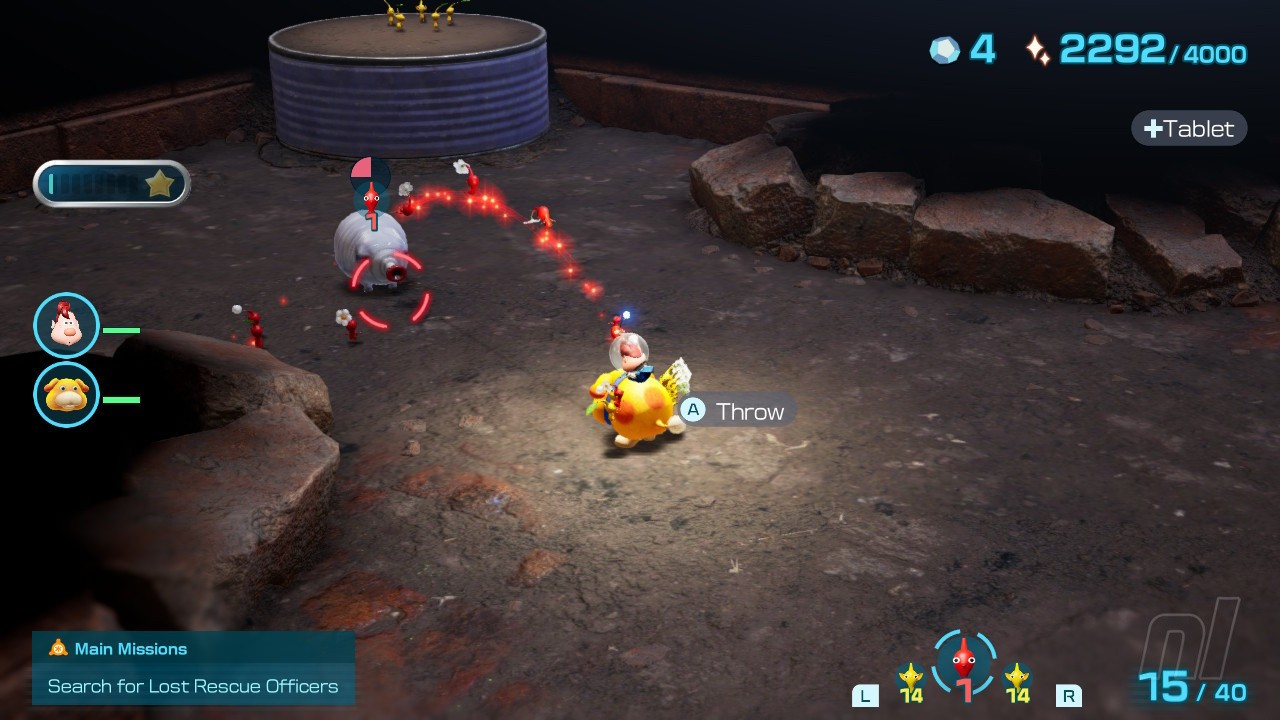The width and height of the screenshot is (1280, 720).
Task: Open the Main Missions objective tracker
Action: point(193,668)
